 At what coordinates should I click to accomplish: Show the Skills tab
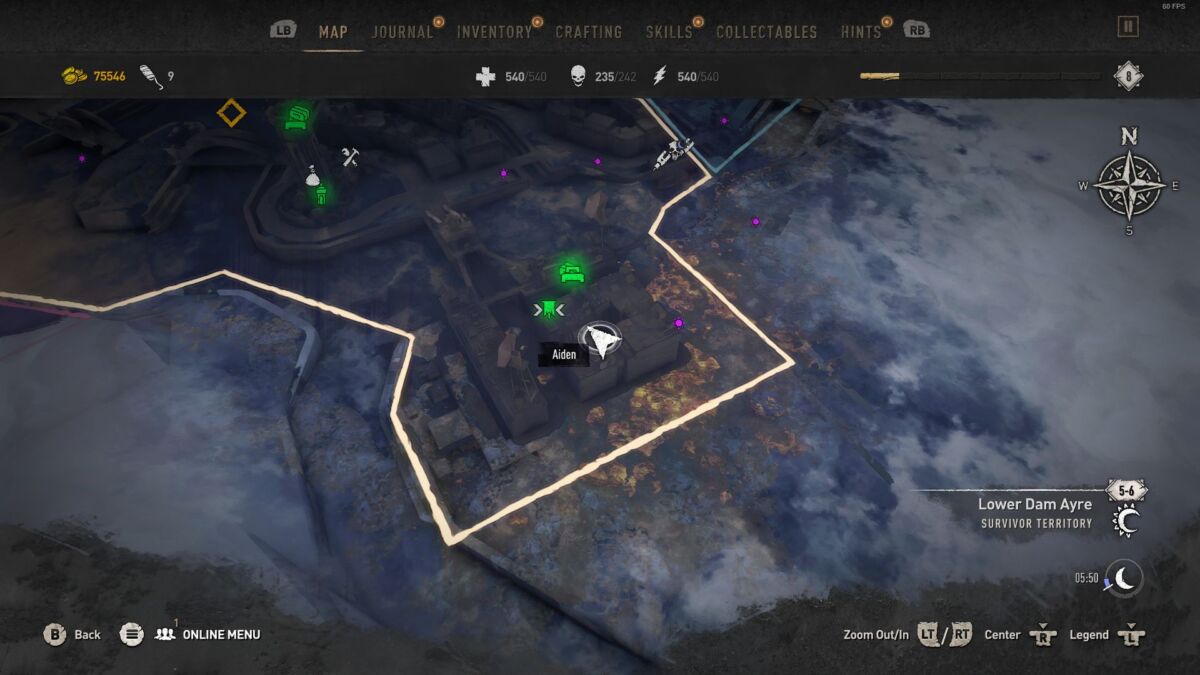(x=669, y=32)
